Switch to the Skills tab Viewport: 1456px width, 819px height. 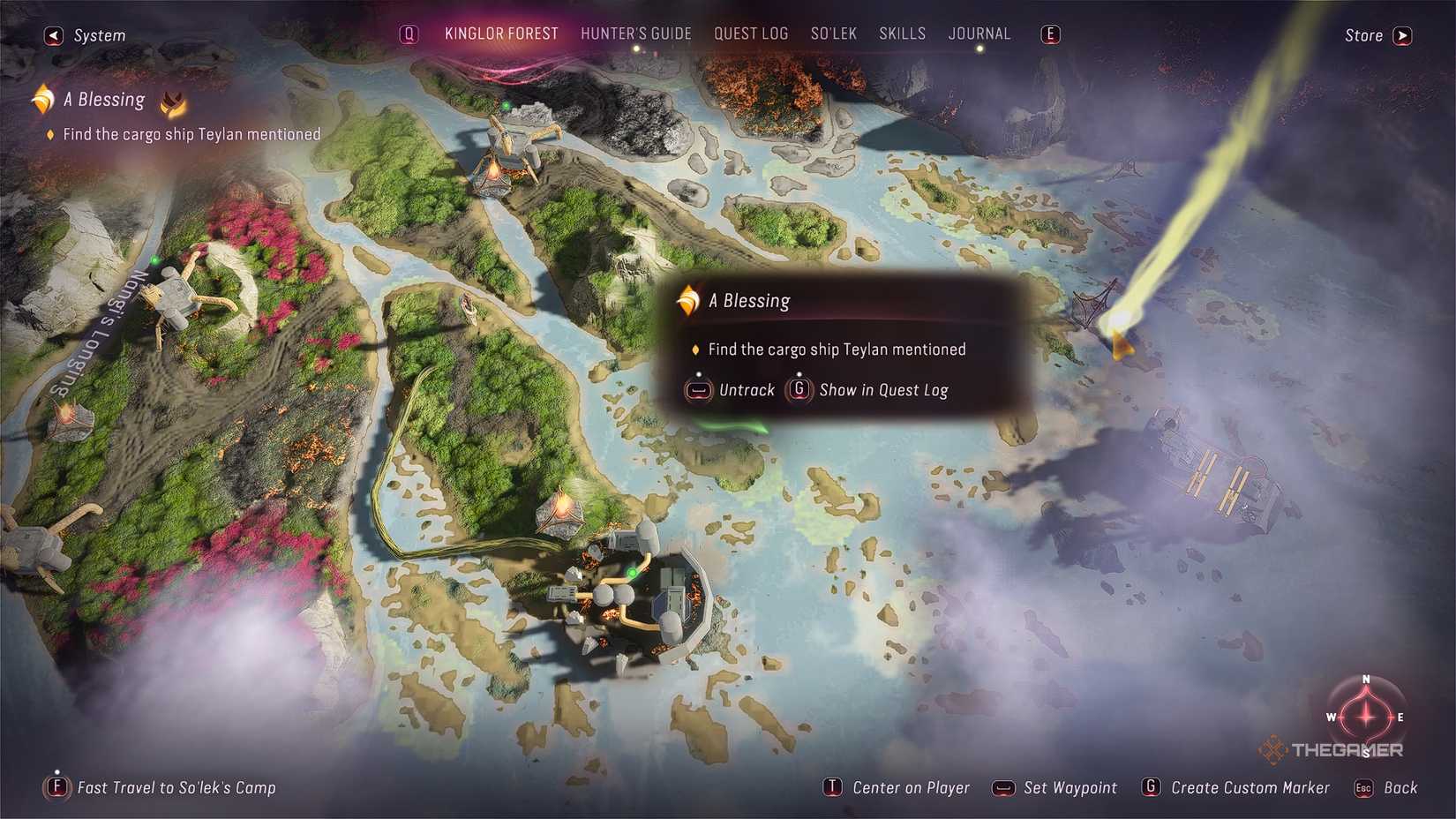pos(902,34)
